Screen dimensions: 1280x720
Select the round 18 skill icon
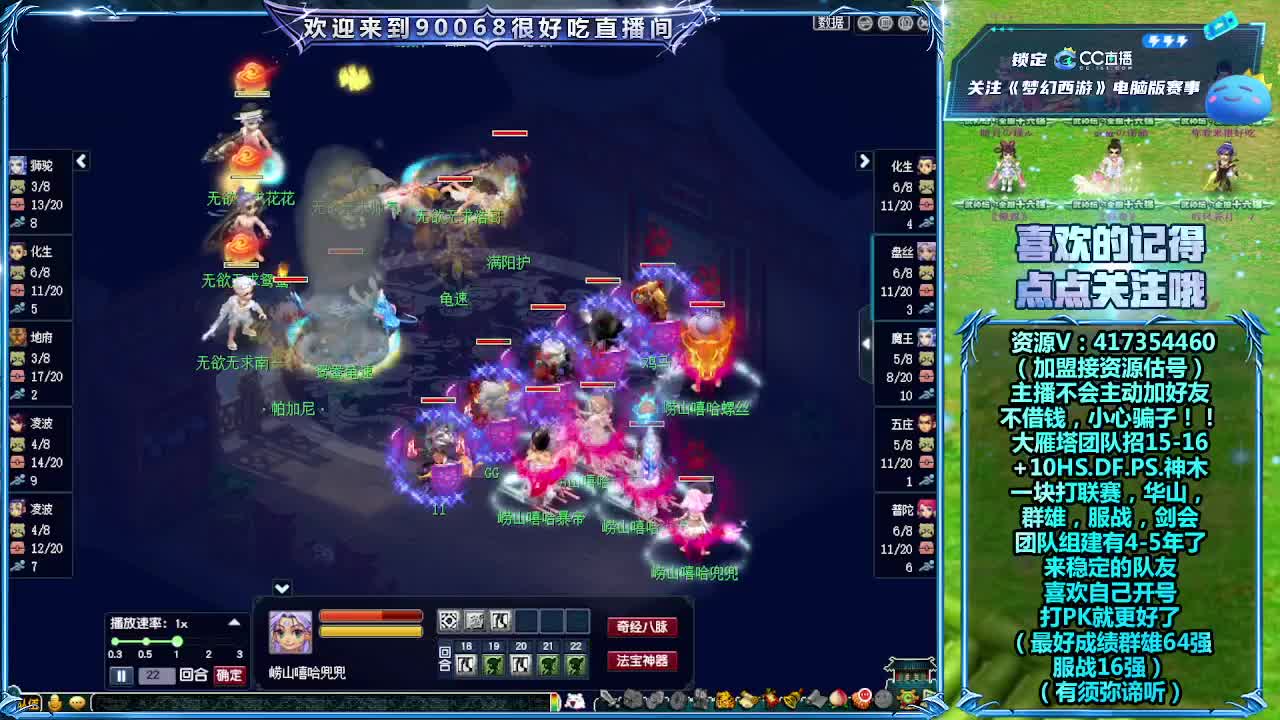click(467, 665)
